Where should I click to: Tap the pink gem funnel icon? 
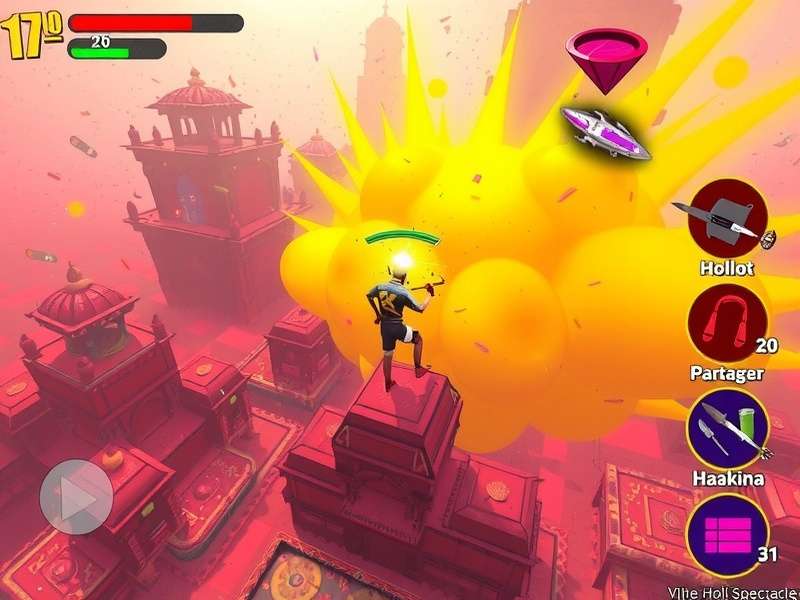point(605,56)
